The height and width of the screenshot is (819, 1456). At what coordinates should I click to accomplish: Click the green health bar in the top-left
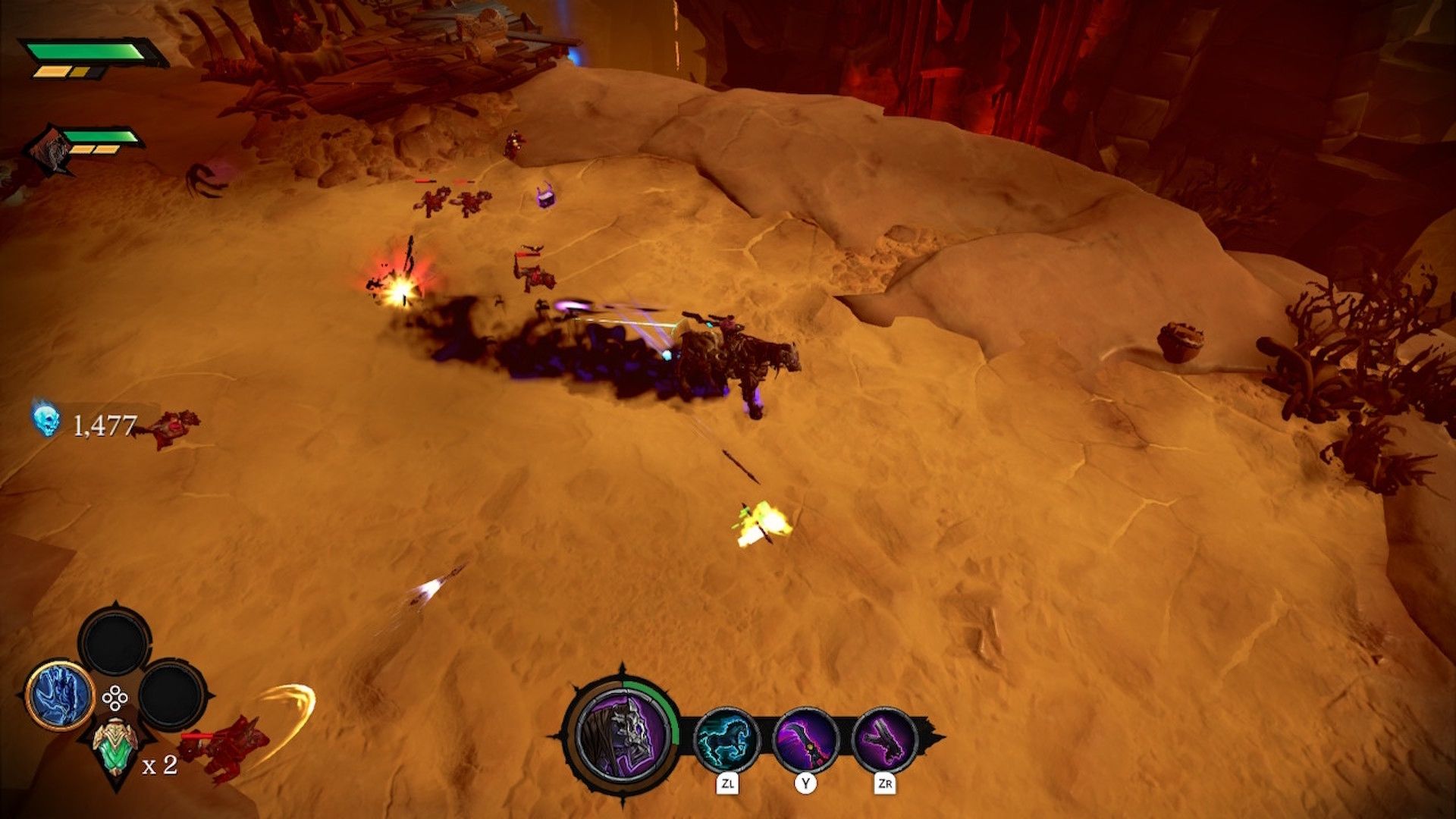[83, 51]
